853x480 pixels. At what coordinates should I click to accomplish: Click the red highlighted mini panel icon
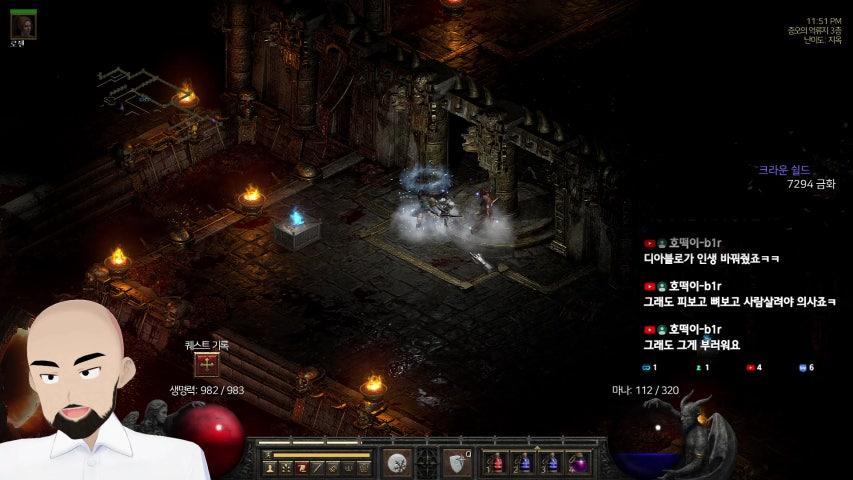(x=301, y=467)
